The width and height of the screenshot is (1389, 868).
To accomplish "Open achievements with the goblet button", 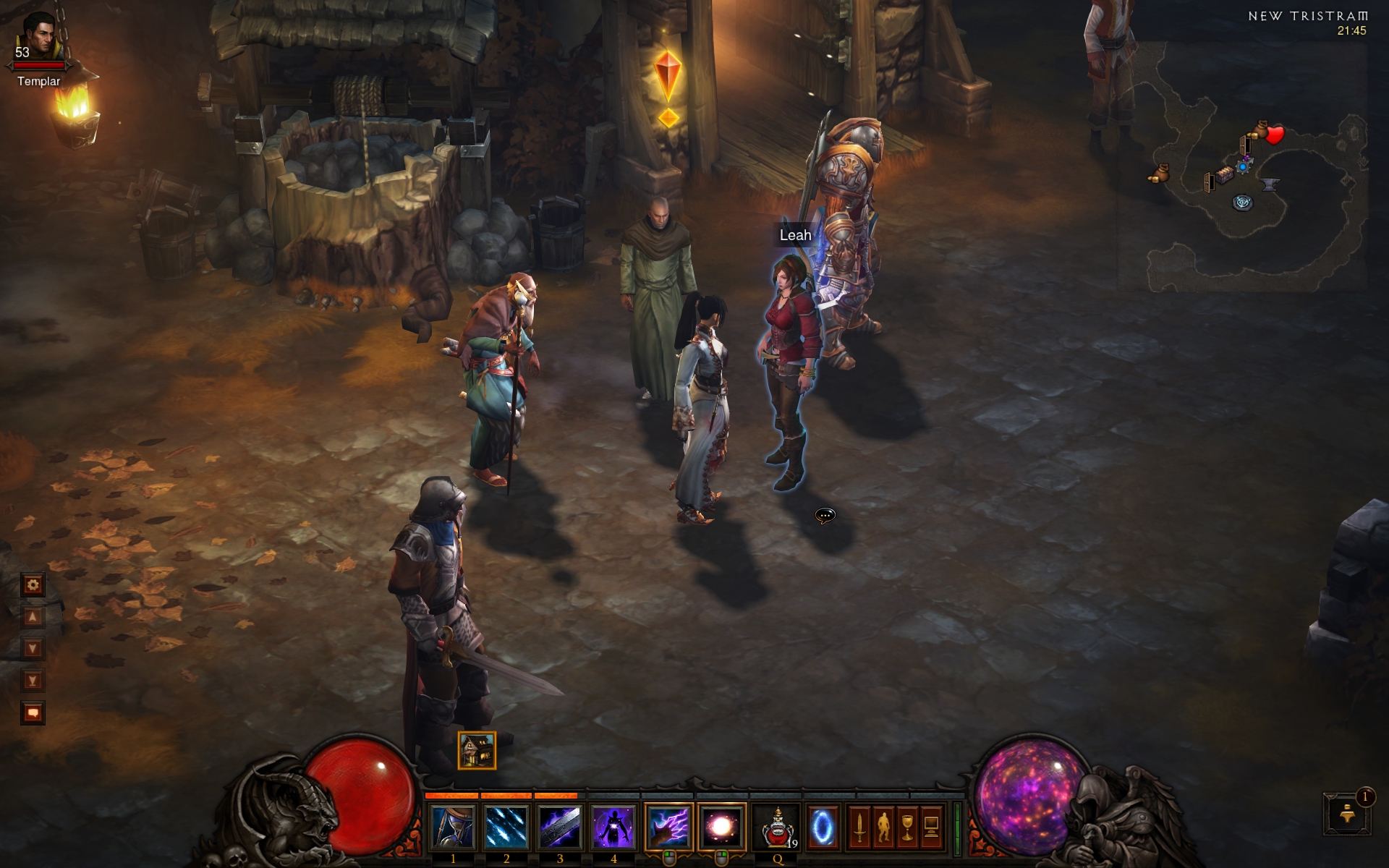I will pyautogui.click(x=907, y=827).
